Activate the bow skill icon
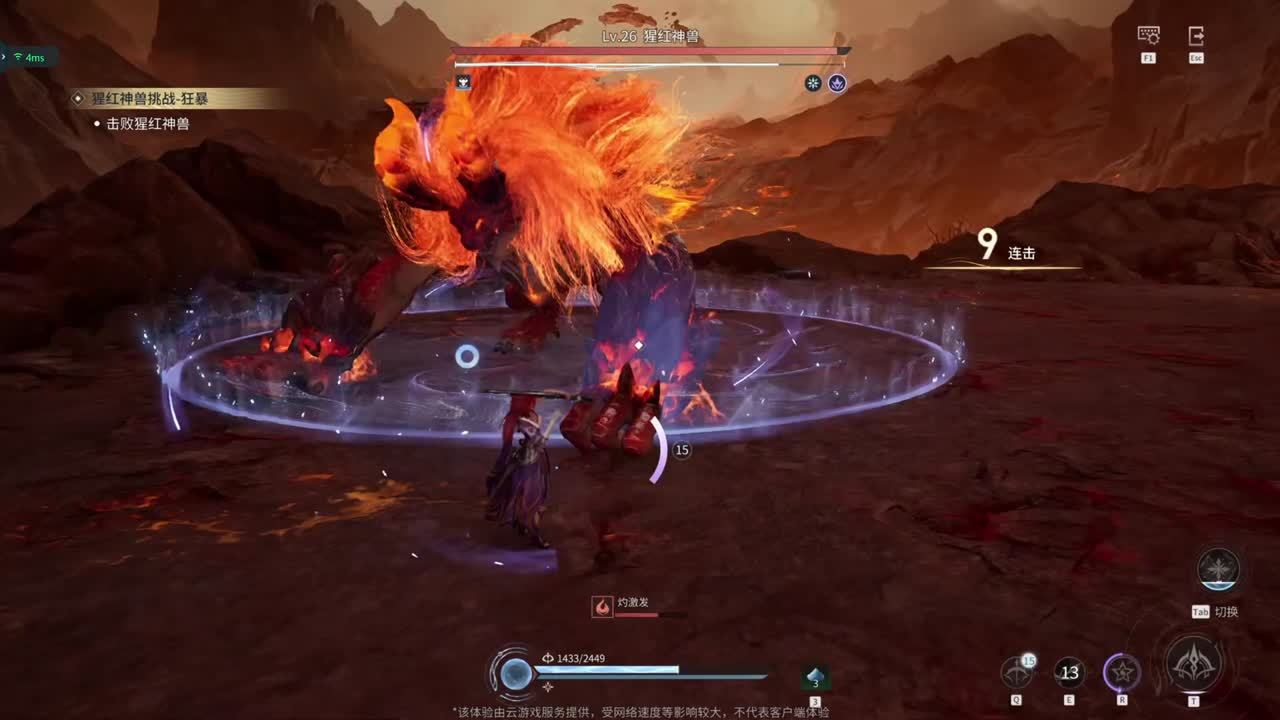The width and height of the screenshot is (1280, 720). (x=1017, y=673)
